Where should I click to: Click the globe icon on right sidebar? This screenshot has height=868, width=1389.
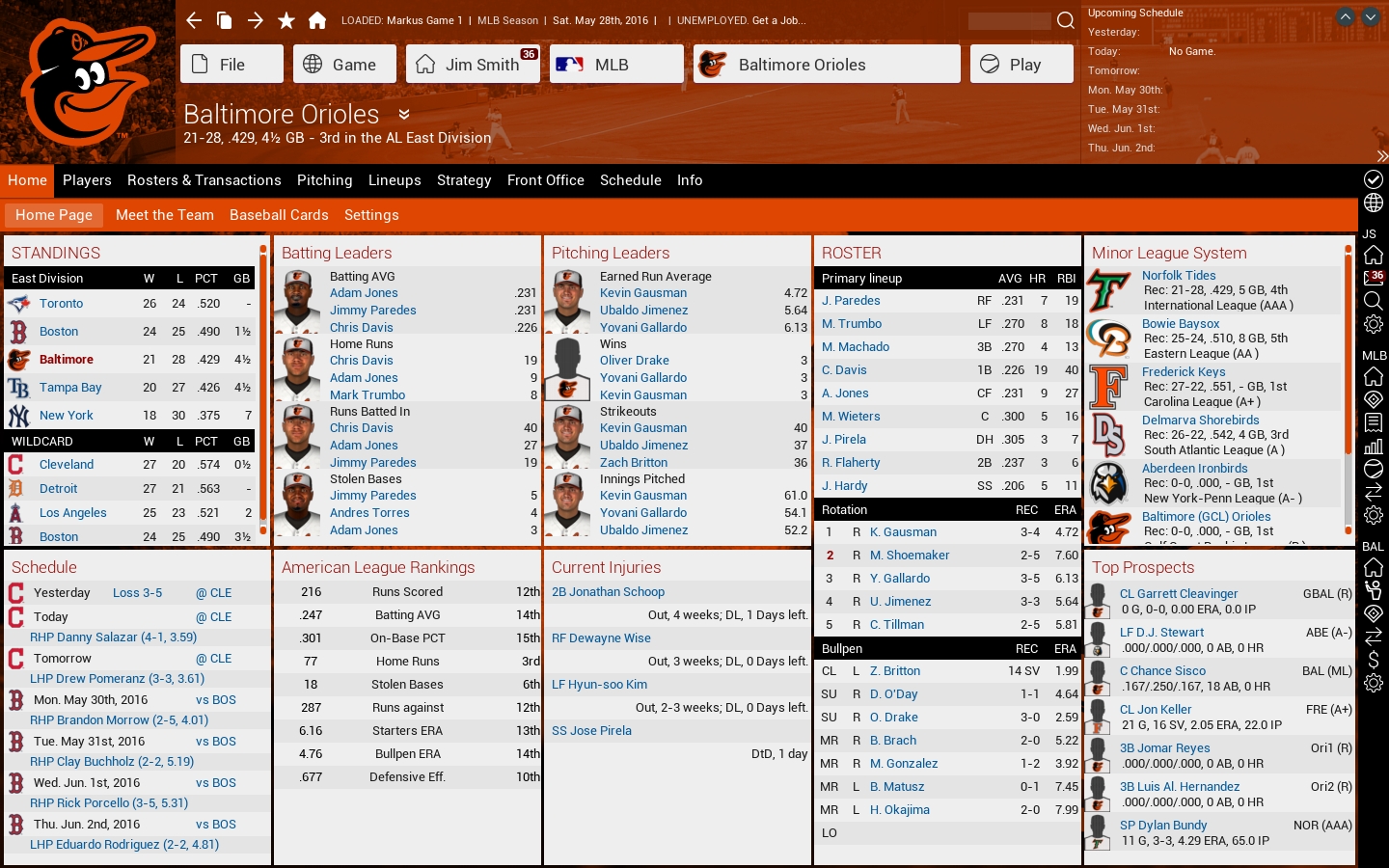(1373, 203)
